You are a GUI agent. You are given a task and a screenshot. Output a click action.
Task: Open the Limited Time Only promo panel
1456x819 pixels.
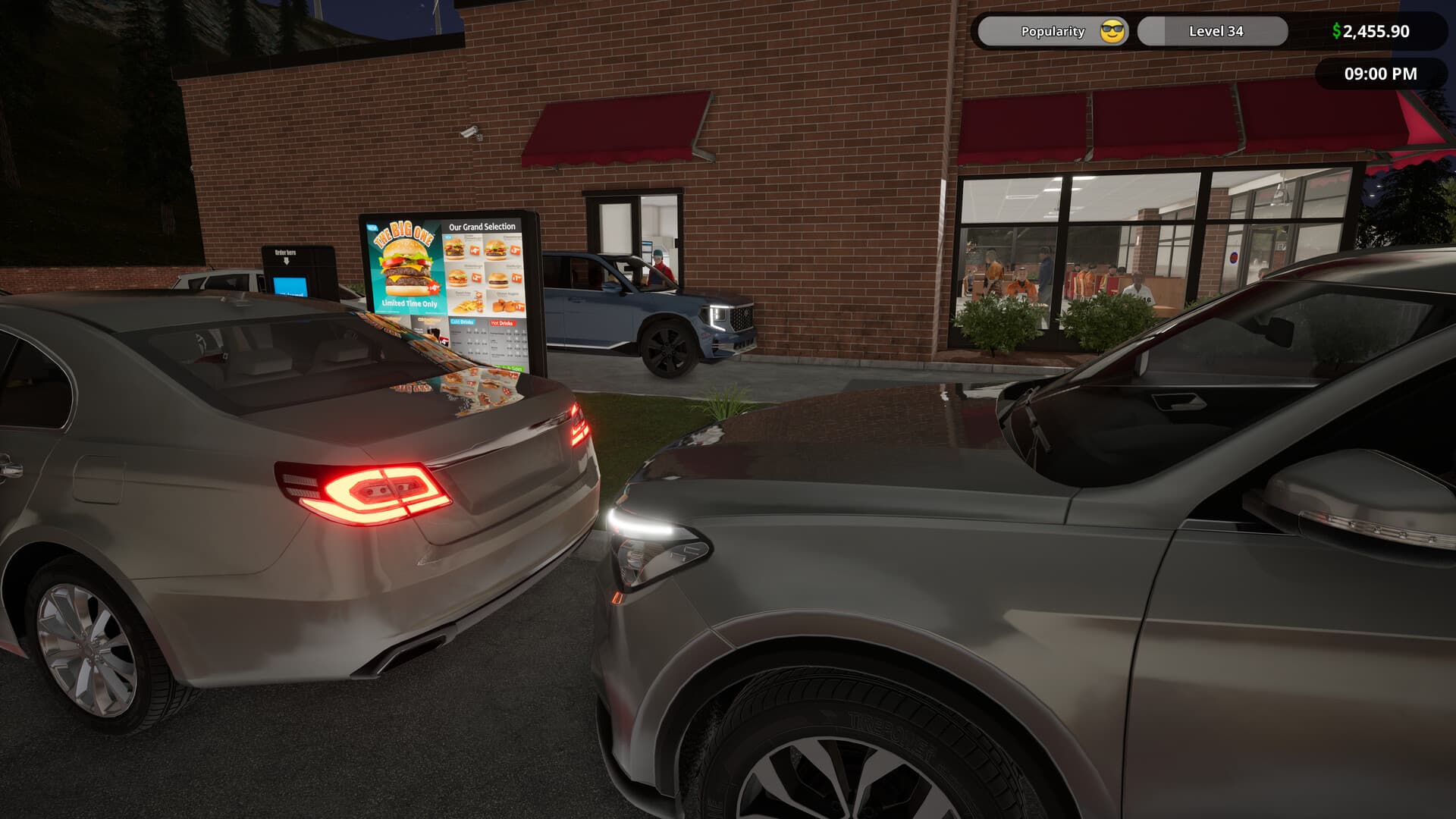[x=409, y=303]
